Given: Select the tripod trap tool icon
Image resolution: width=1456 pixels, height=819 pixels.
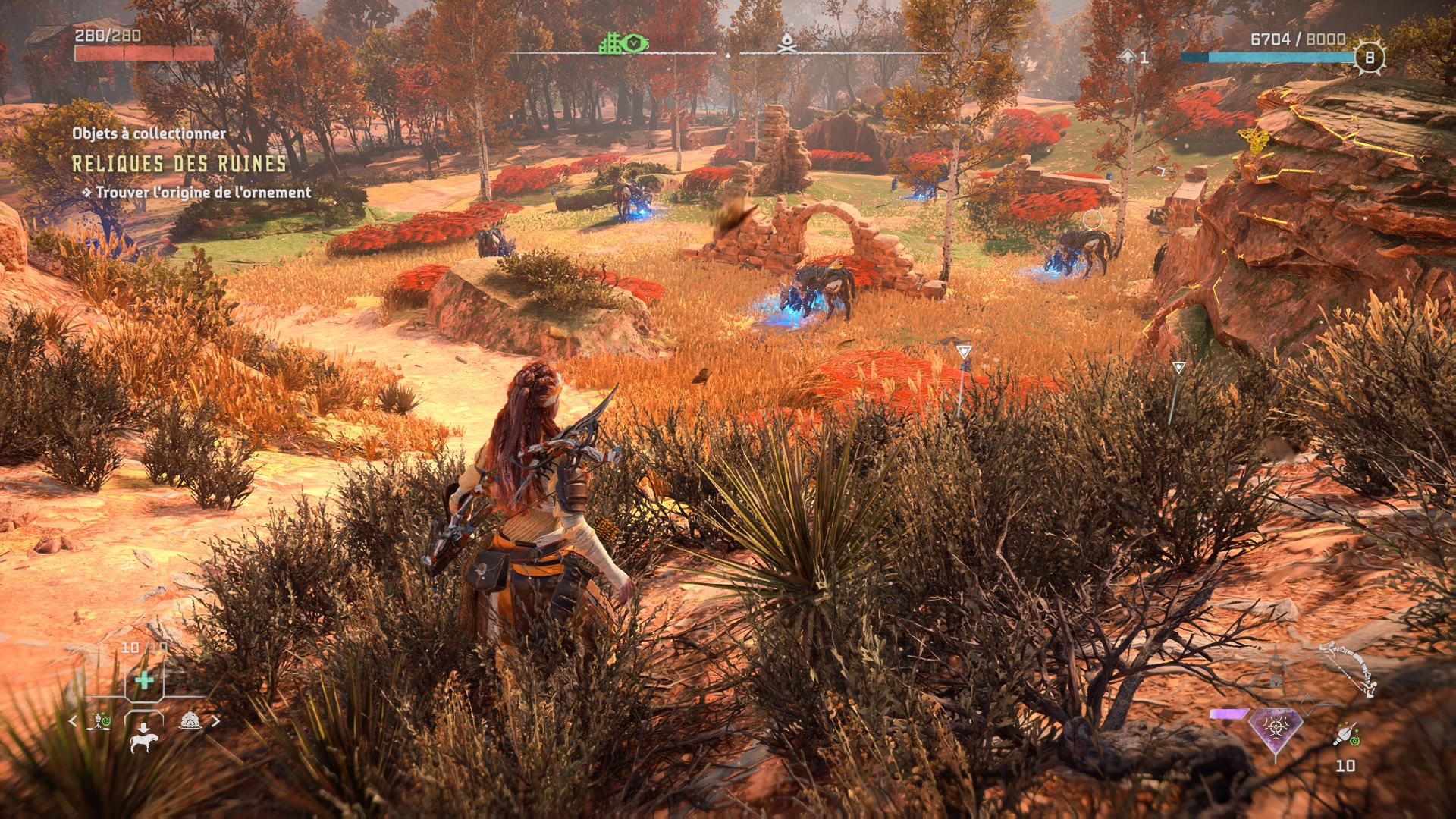Looking at the screenshot, I should point(99,721).
